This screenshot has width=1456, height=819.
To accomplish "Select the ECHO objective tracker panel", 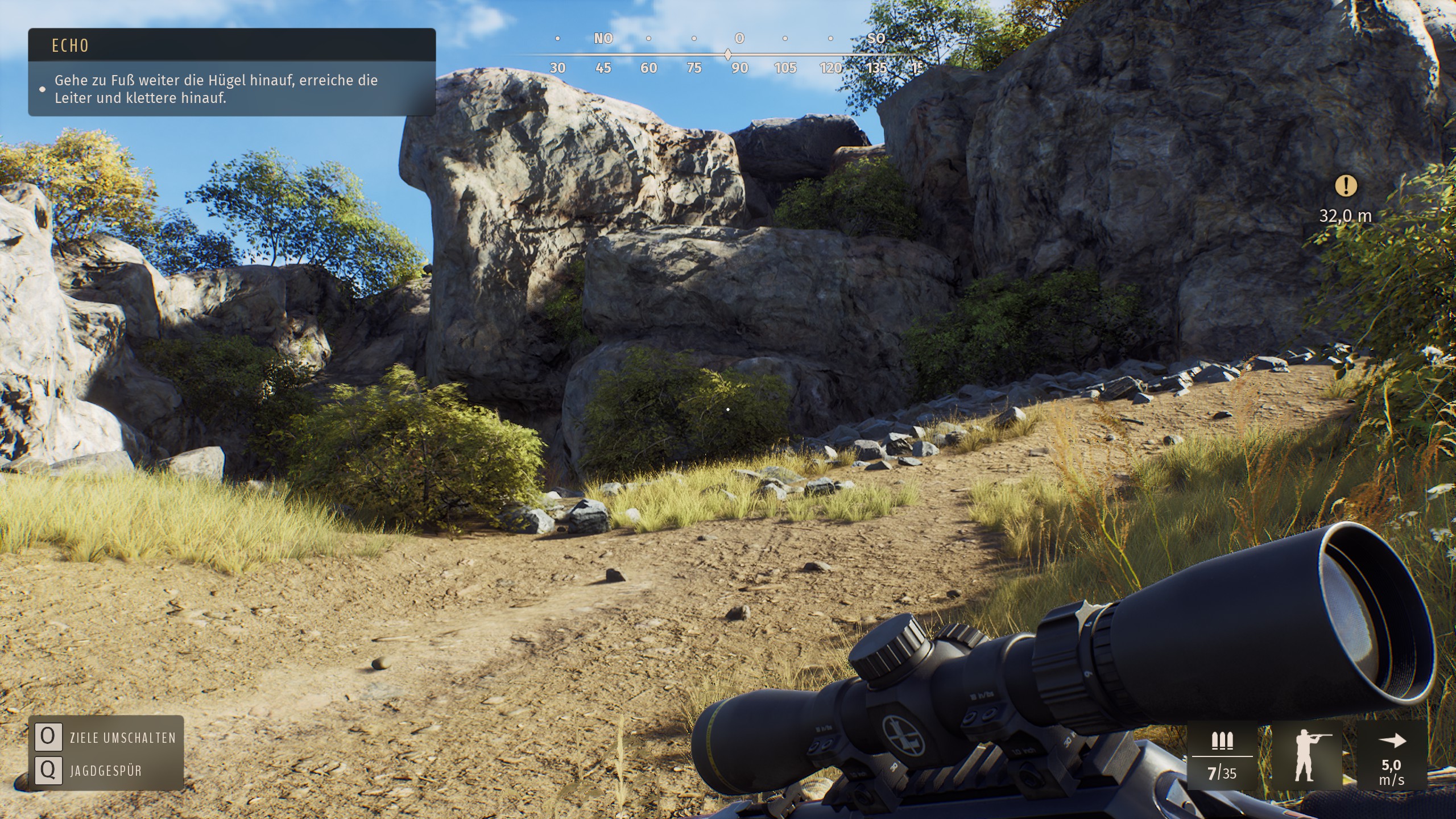I will 231,72.
